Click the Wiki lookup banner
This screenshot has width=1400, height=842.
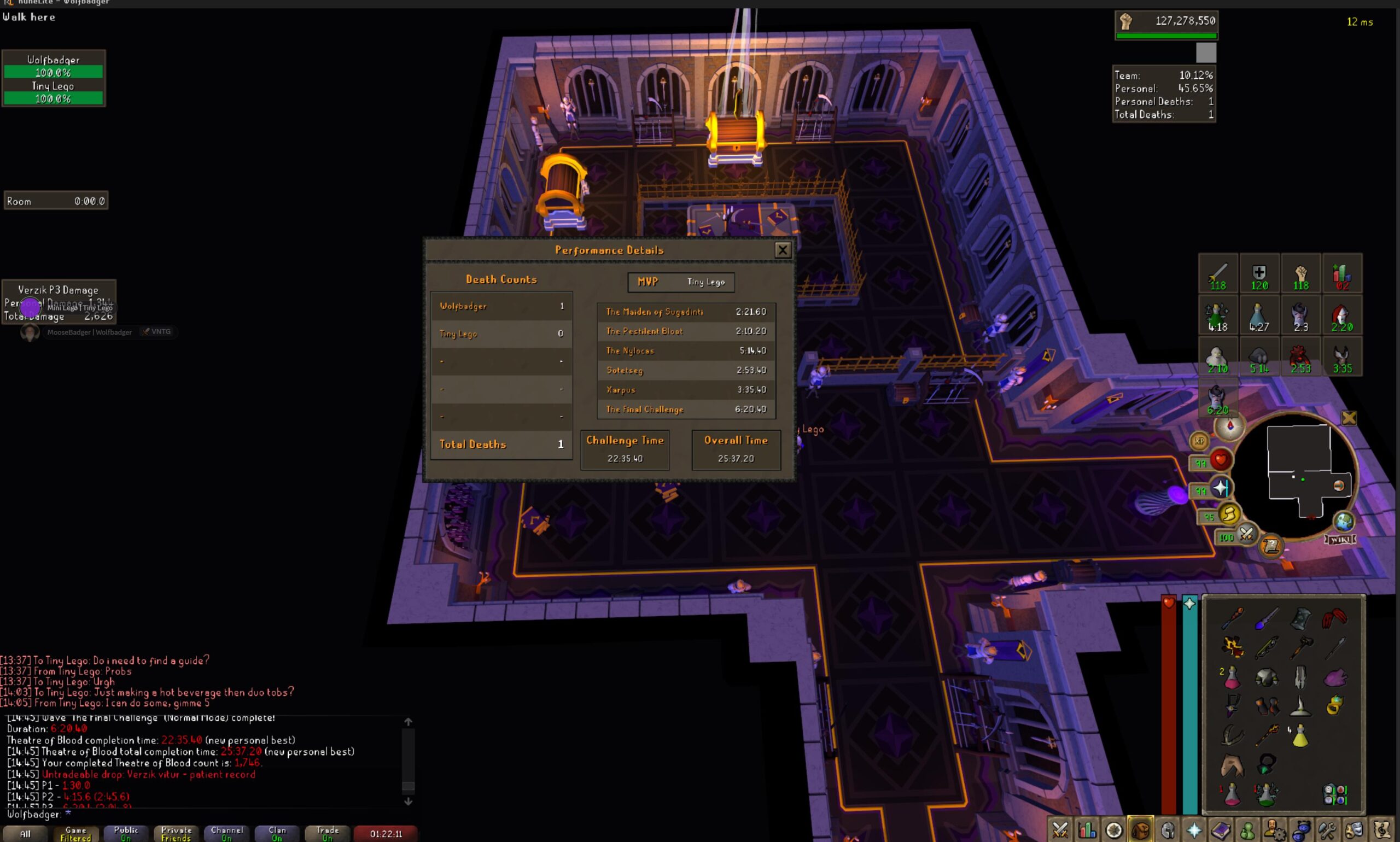(x=1340, y=539)
